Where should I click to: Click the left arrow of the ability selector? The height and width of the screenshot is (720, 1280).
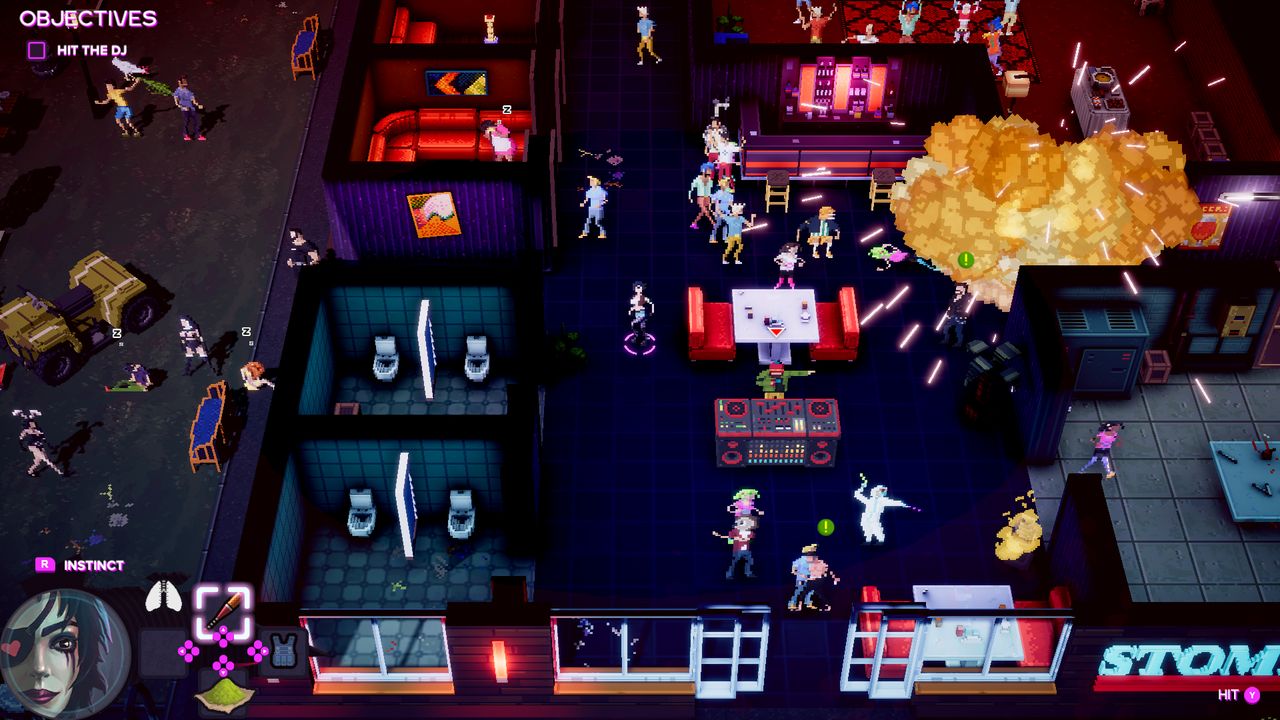coord(182,651)
